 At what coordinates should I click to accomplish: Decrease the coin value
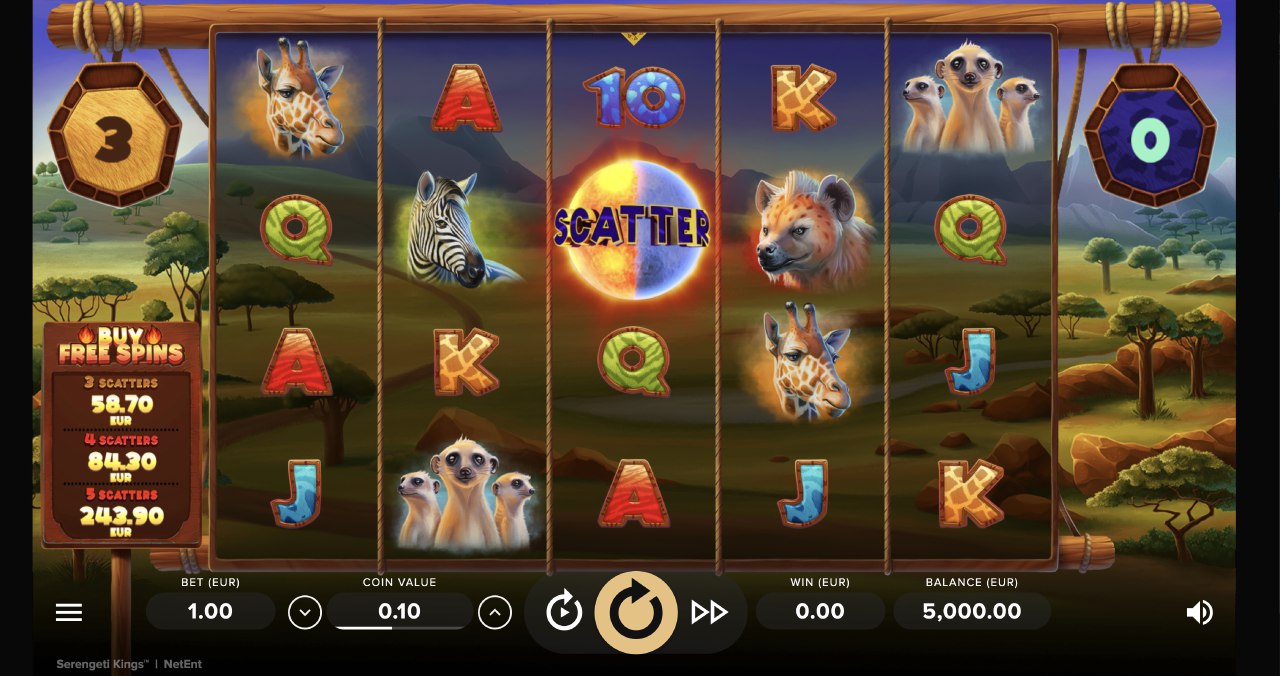pos(305,612)
